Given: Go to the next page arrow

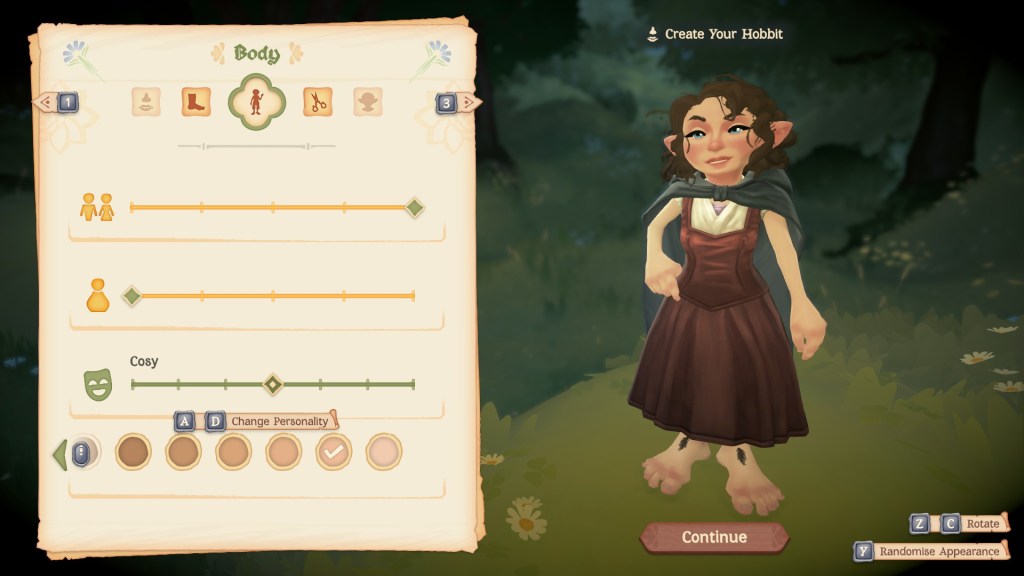Looking at the screenshot, I should point(457,101).
